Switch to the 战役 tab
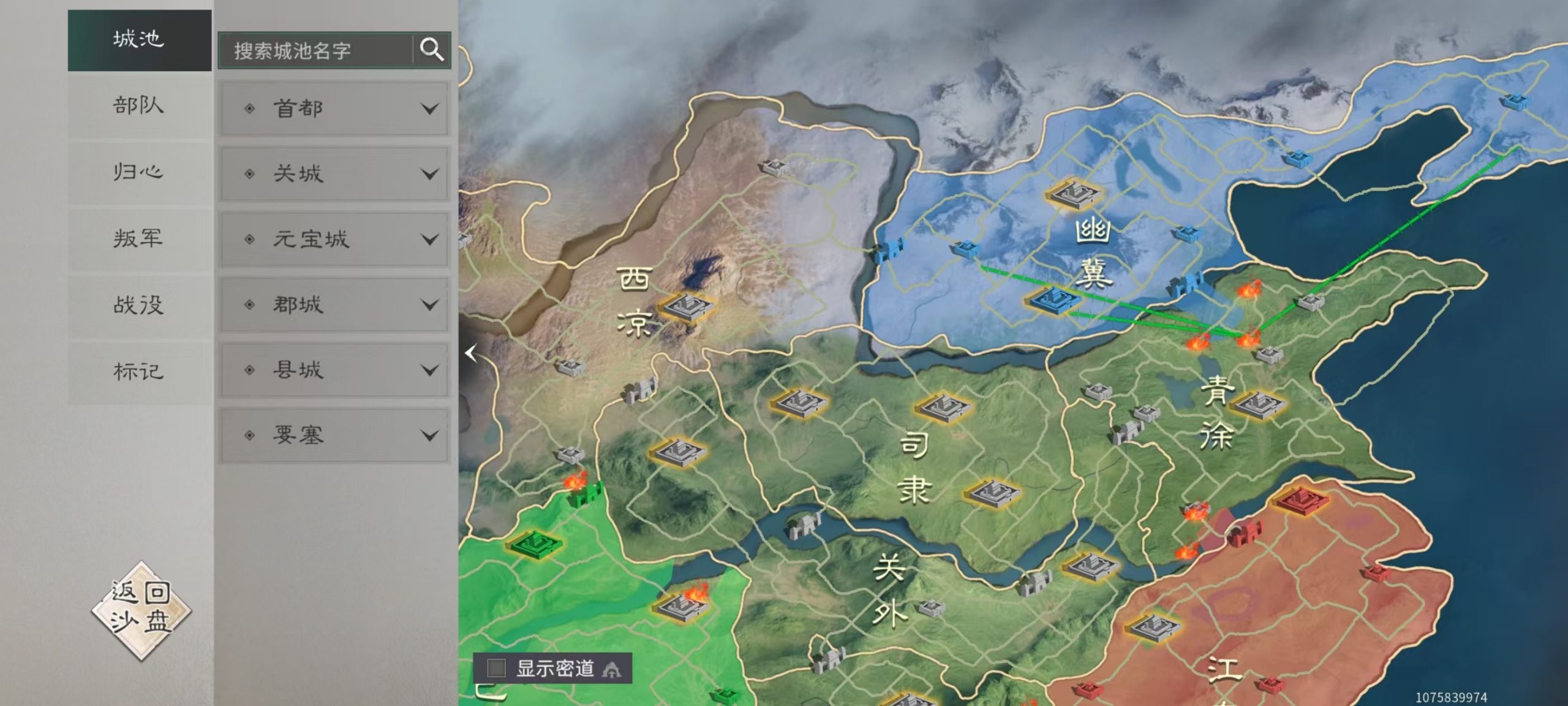Screen dimensions: 1568x706 click(x=139, y=305)
